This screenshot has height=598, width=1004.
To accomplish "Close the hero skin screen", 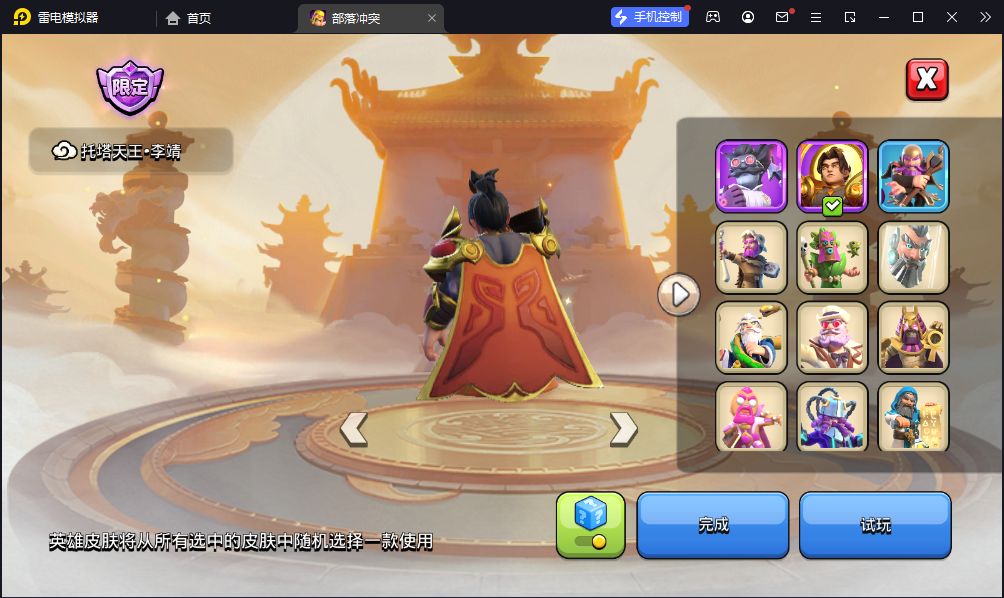I will pyautogui.click(x=927, y=79).
